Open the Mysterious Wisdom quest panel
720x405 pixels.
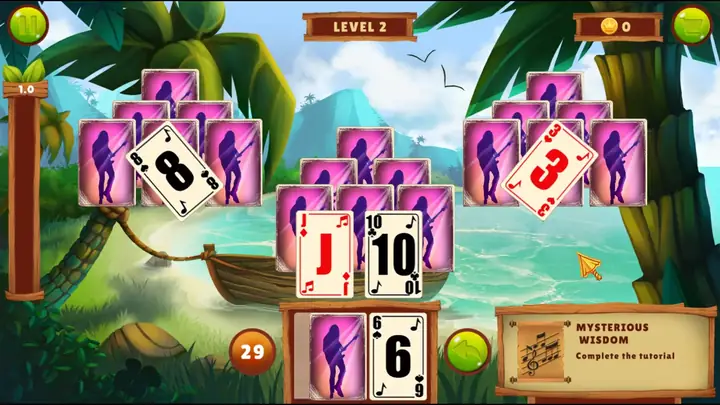click(x=603, y=350)
